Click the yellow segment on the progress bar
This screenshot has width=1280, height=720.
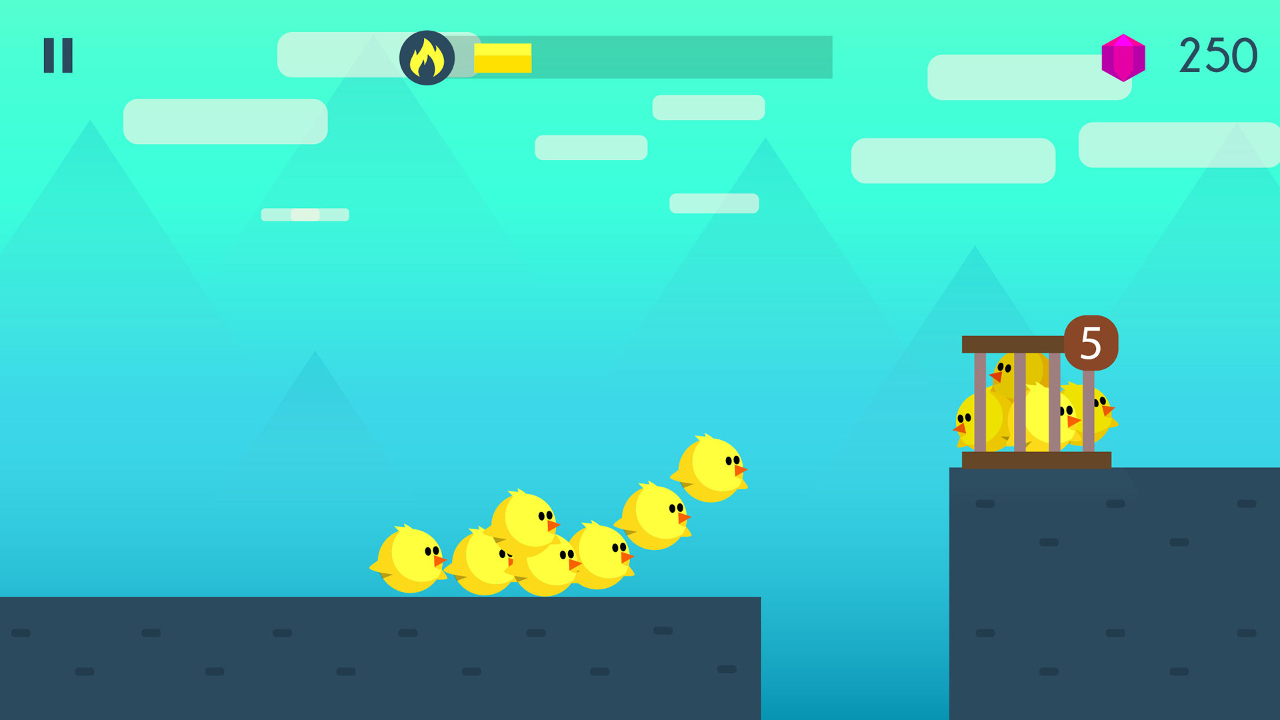502,57
